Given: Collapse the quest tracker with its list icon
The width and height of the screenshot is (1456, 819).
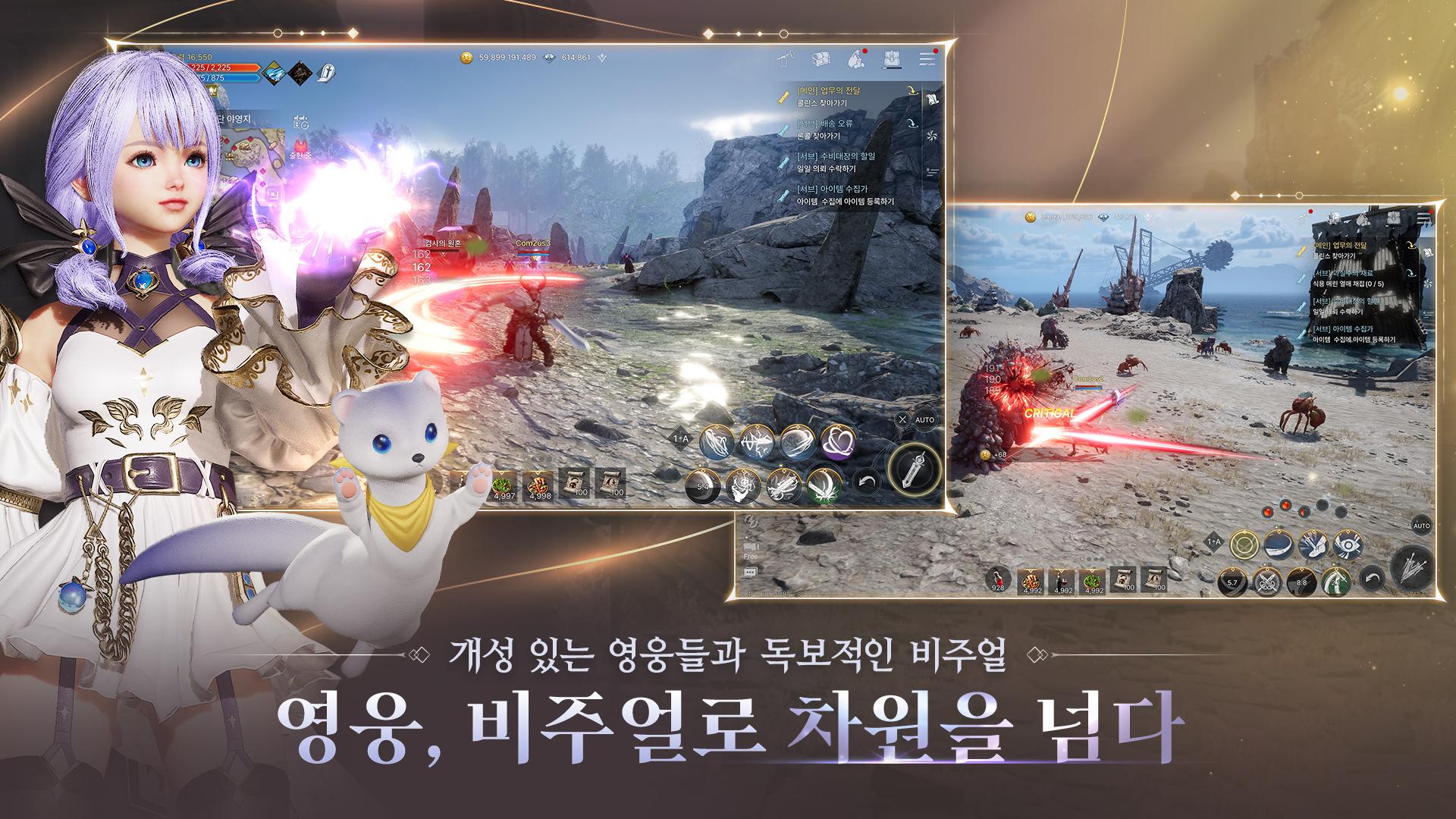Looking at the screenshot, I should [x=932, y=100].
